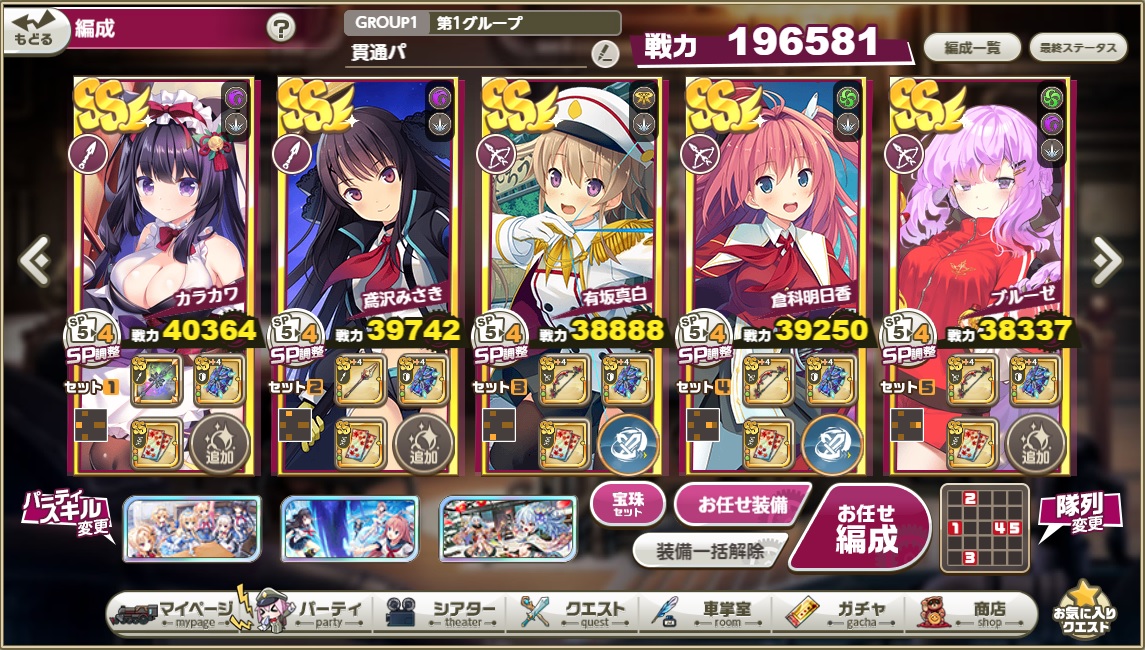Go back with the もどる button
This screenshot has width=1145, height=650.
point(36,31)
